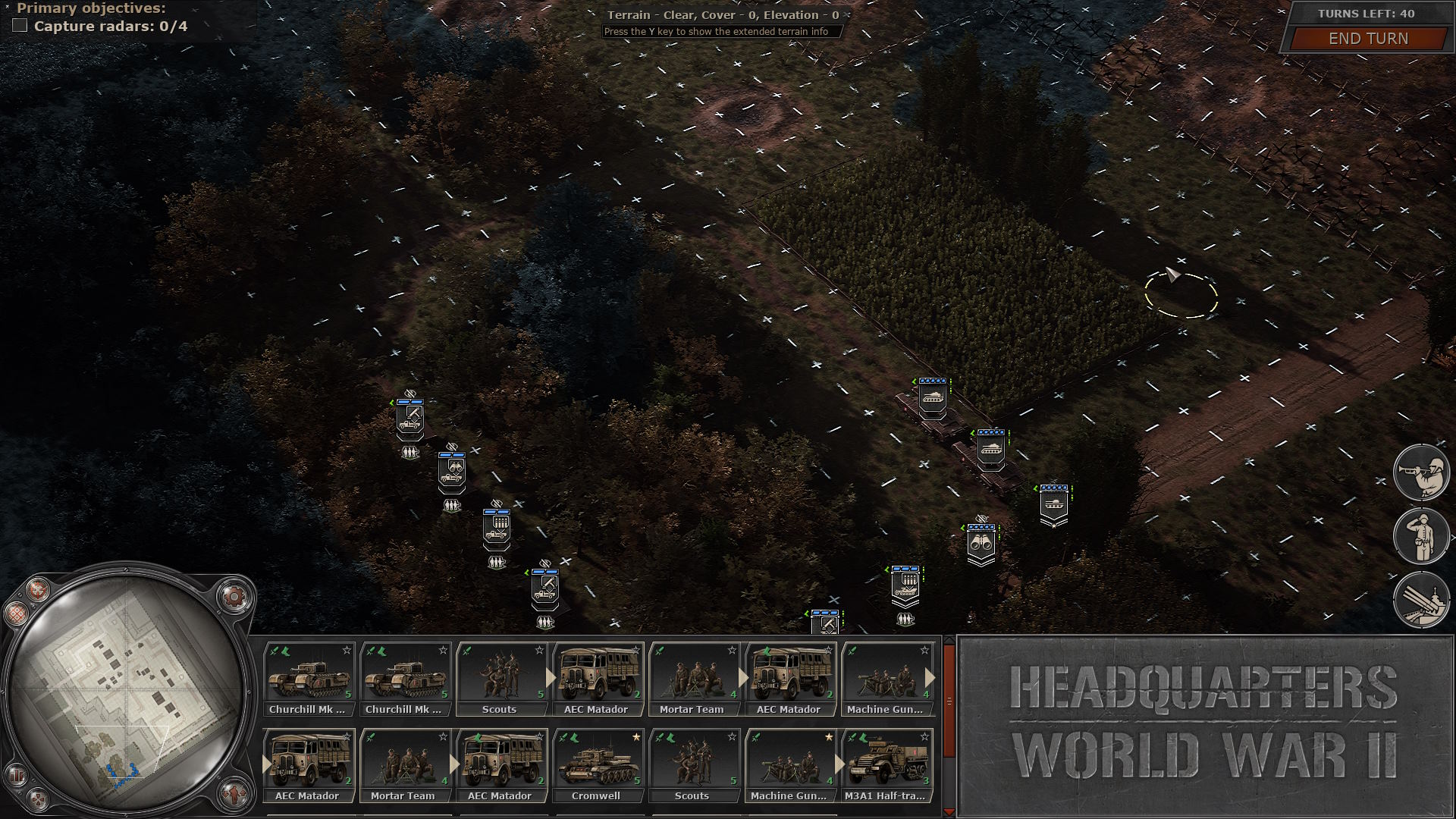Open the statistics bars icon under the minimap
This screenshot has width=1456, height=819.
point(17,774)
